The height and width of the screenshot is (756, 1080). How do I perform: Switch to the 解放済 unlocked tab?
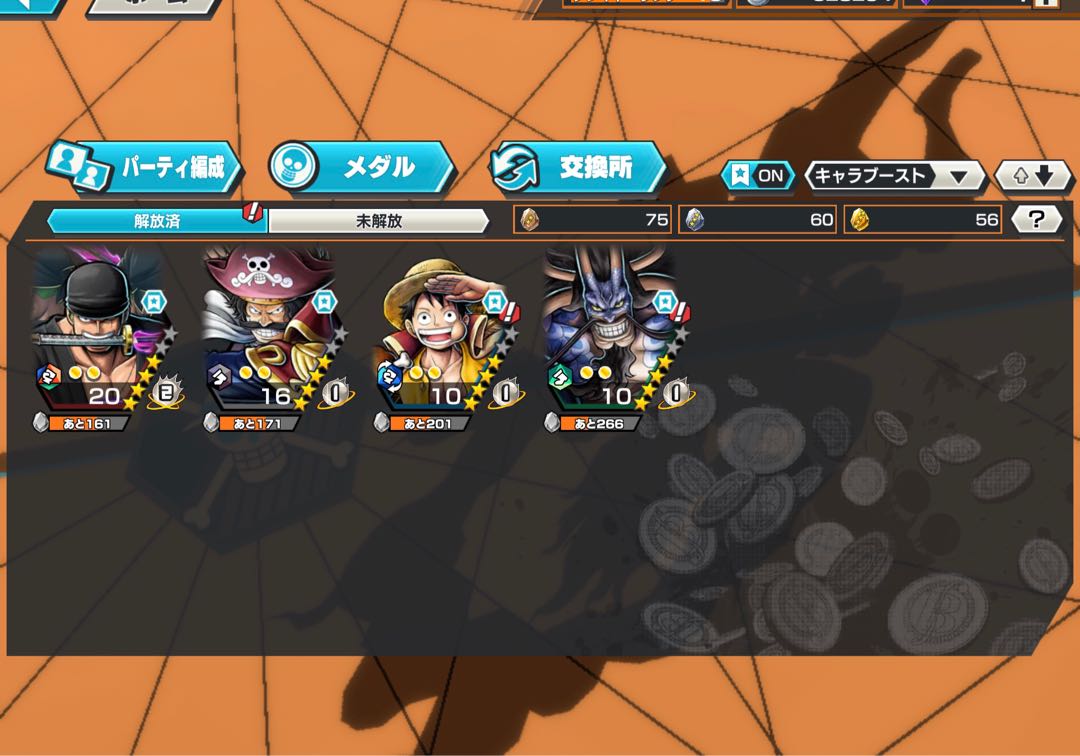(157, 221)
